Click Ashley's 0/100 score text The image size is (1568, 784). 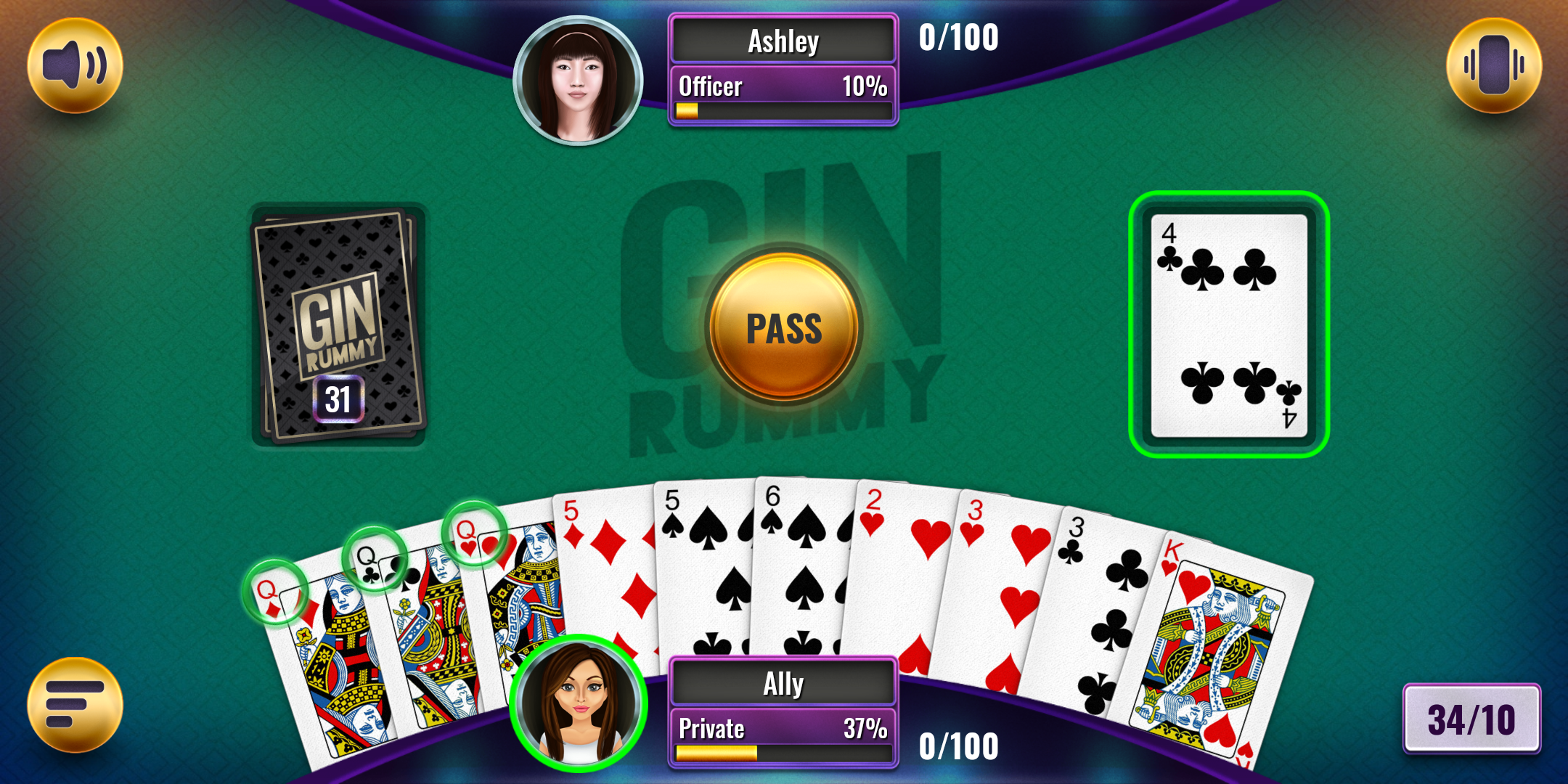pos(958,36)
